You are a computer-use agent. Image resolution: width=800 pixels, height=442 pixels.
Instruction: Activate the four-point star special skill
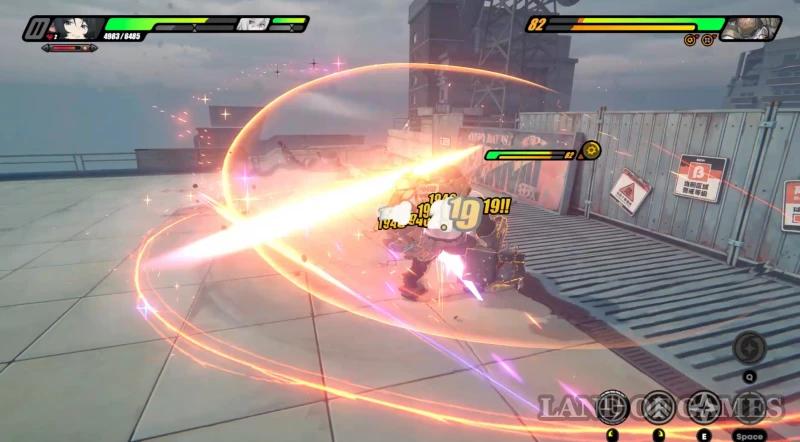click(703, 407)
